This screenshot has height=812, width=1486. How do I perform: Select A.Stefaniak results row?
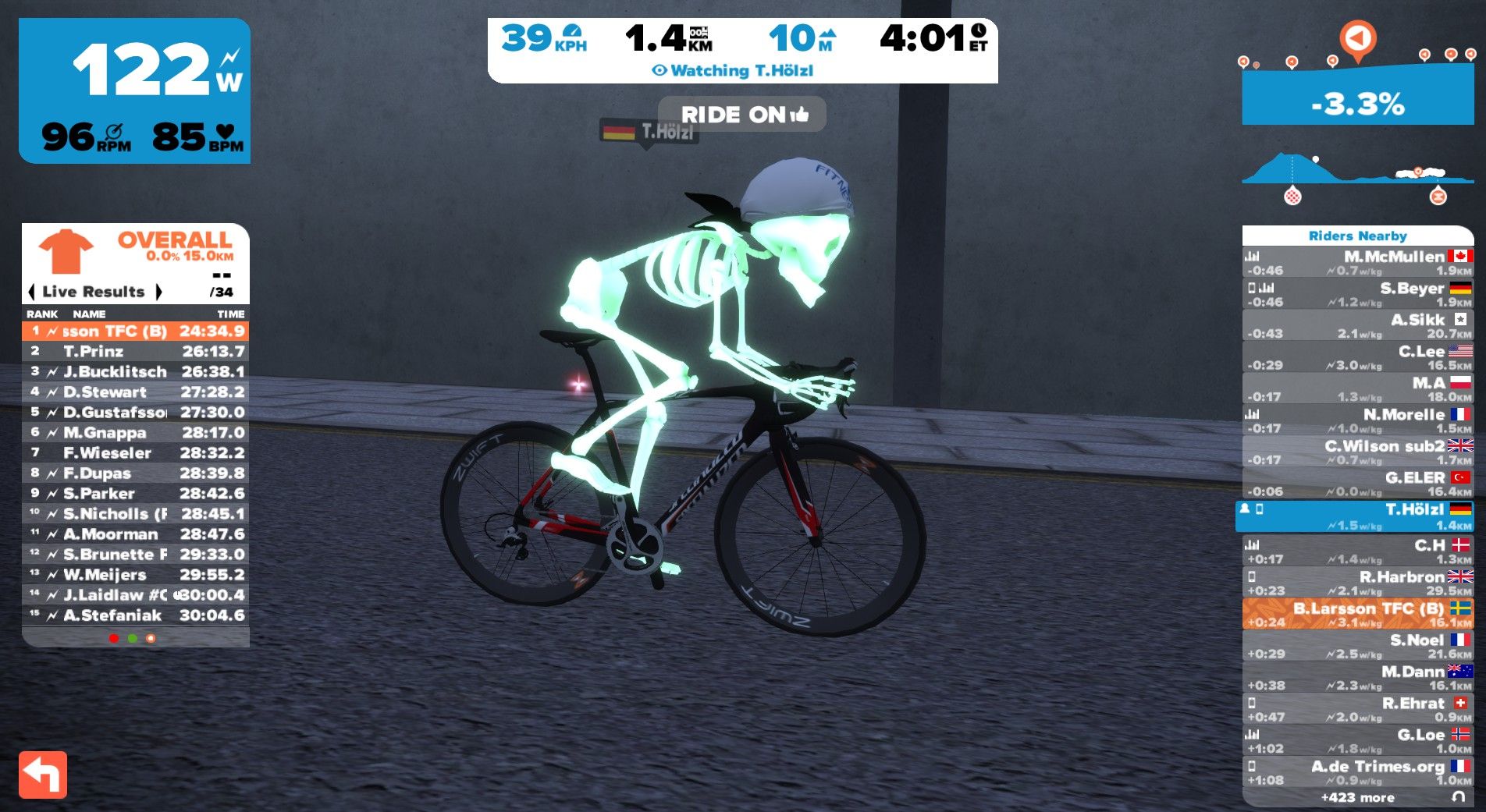136,615
